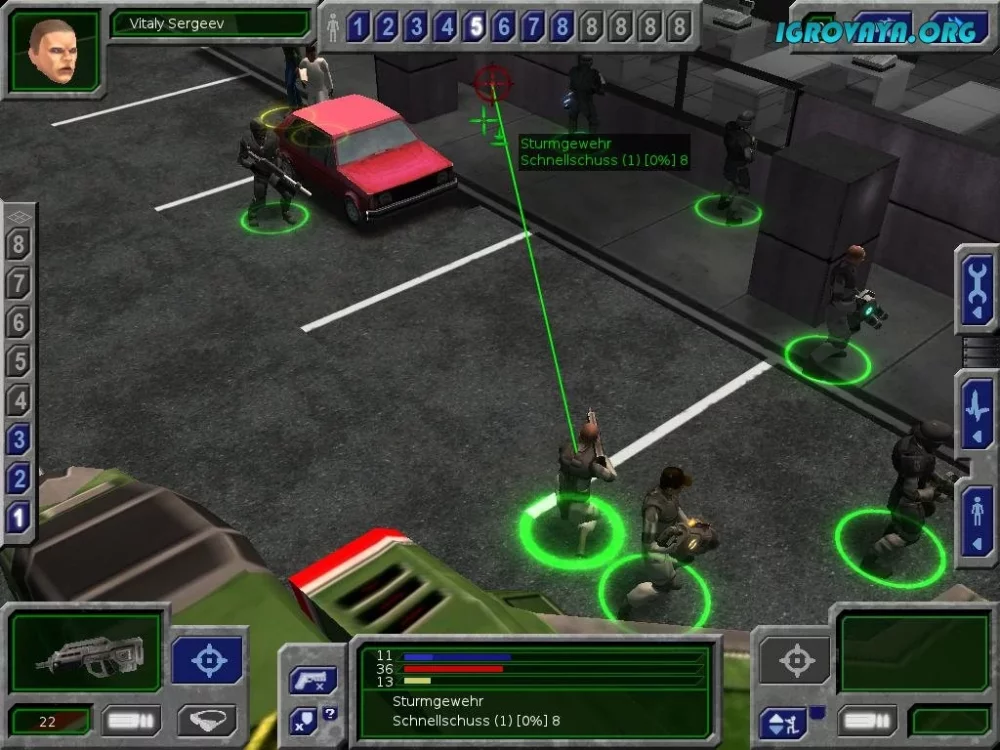Click the pistol shot mode icon
This screenshot has height=750, width=1000.
pos(312,681)
